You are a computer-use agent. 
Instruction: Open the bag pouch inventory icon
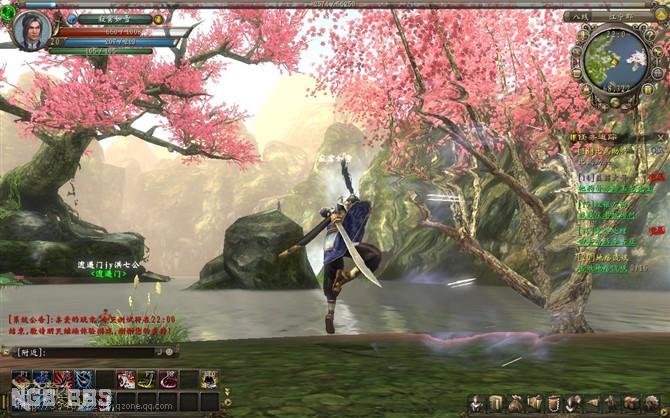click(x=515, y=402)
